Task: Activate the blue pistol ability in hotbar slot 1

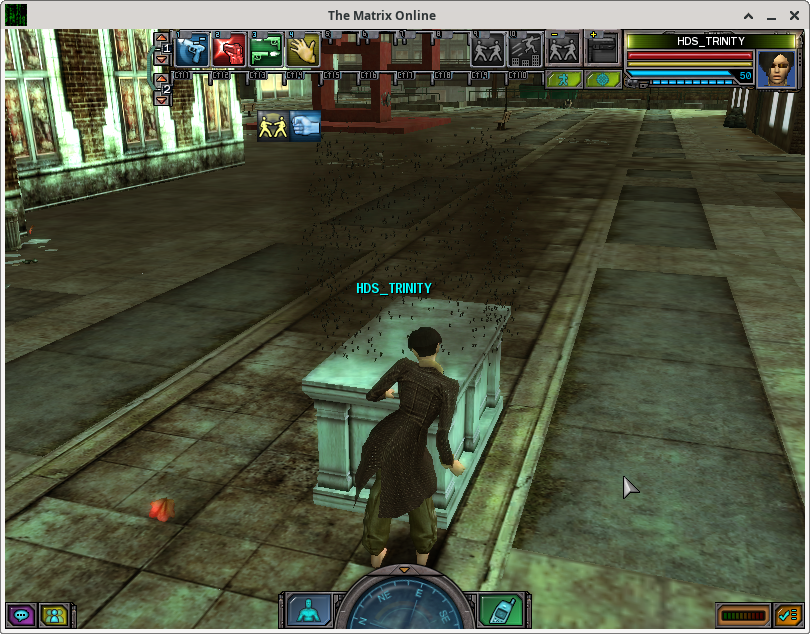Action: [192, 49]
